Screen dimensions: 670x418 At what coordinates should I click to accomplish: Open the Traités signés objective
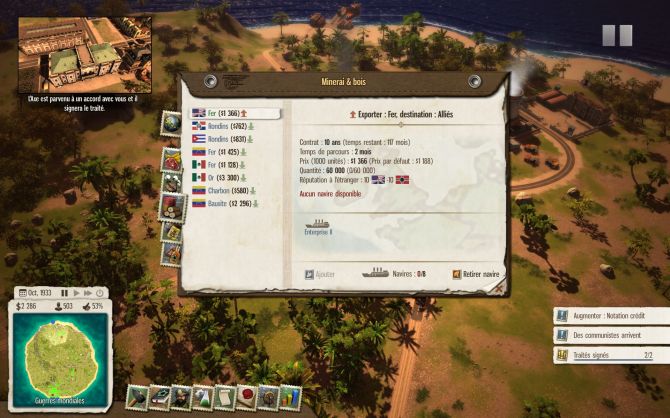pyautogui.click(x=610, y=355)
